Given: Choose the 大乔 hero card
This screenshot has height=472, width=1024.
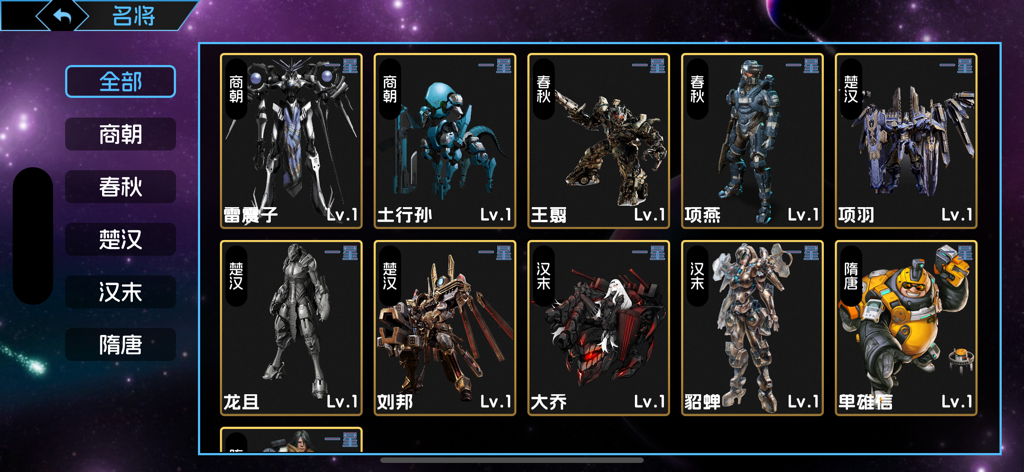Looking at the screenshot, I should [598, 328].
